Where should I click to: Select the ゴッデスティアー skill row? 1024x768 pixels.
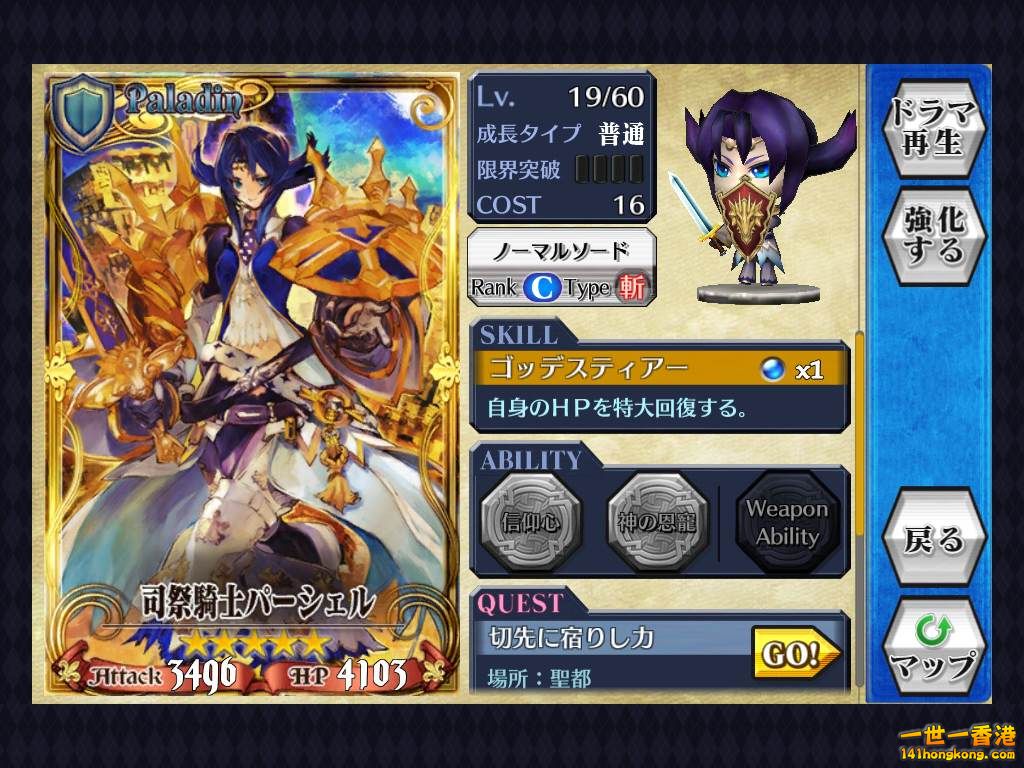click(660, 370)
